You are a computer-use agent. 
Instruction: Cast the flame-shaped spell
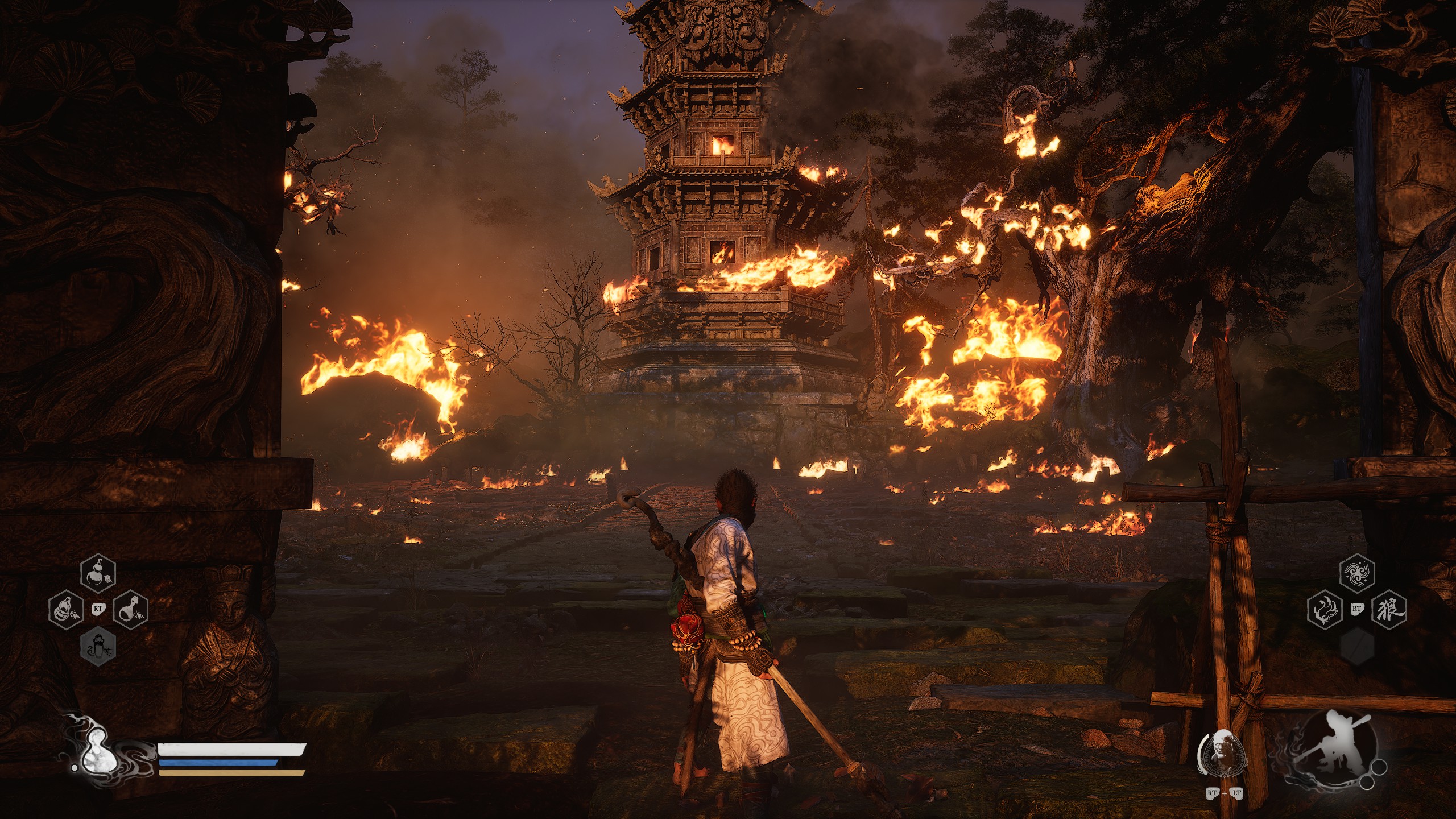(1325, 610)
